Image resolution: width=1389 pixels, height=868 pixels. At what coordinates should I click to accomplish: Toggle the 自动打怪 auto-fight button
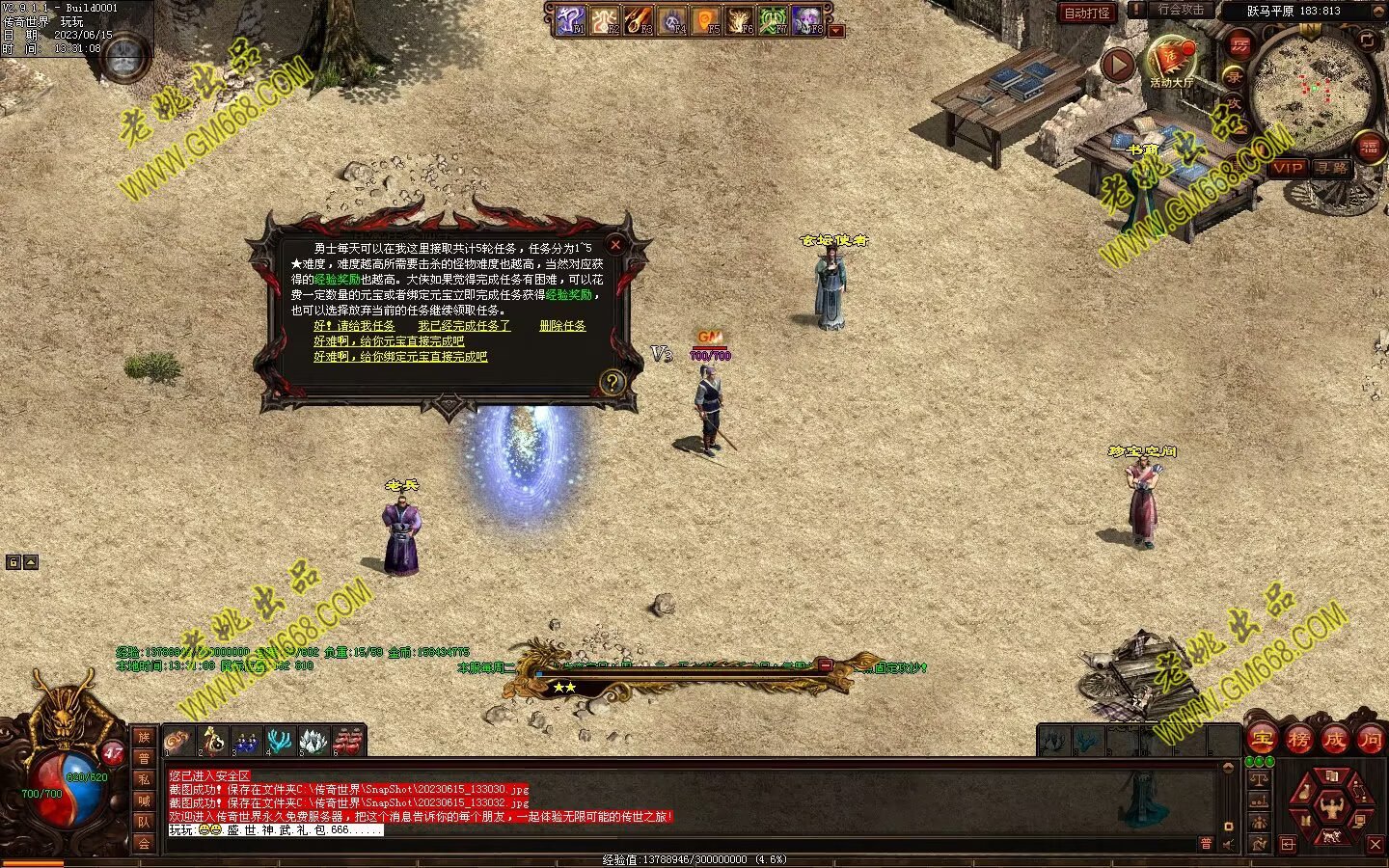click(1087, 13)
